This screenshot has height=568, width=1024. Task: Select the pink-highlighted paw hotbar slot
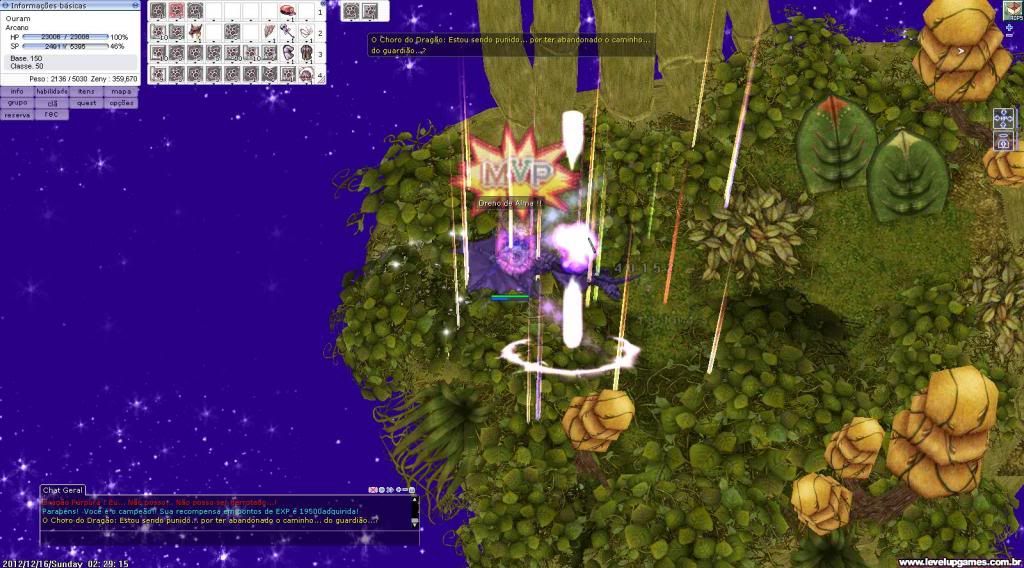click(176, 11)
